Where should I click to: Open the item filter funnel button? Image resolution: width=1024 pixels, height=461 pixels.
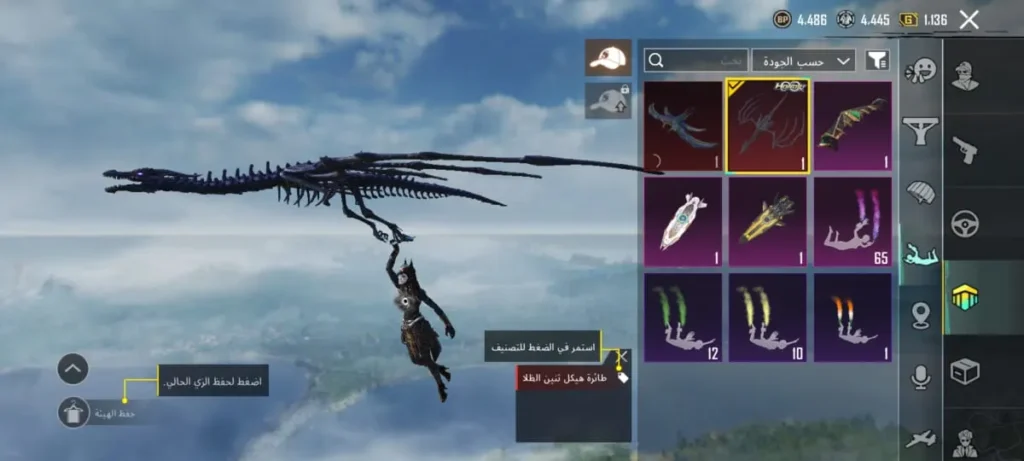click(x=877, y=61)
